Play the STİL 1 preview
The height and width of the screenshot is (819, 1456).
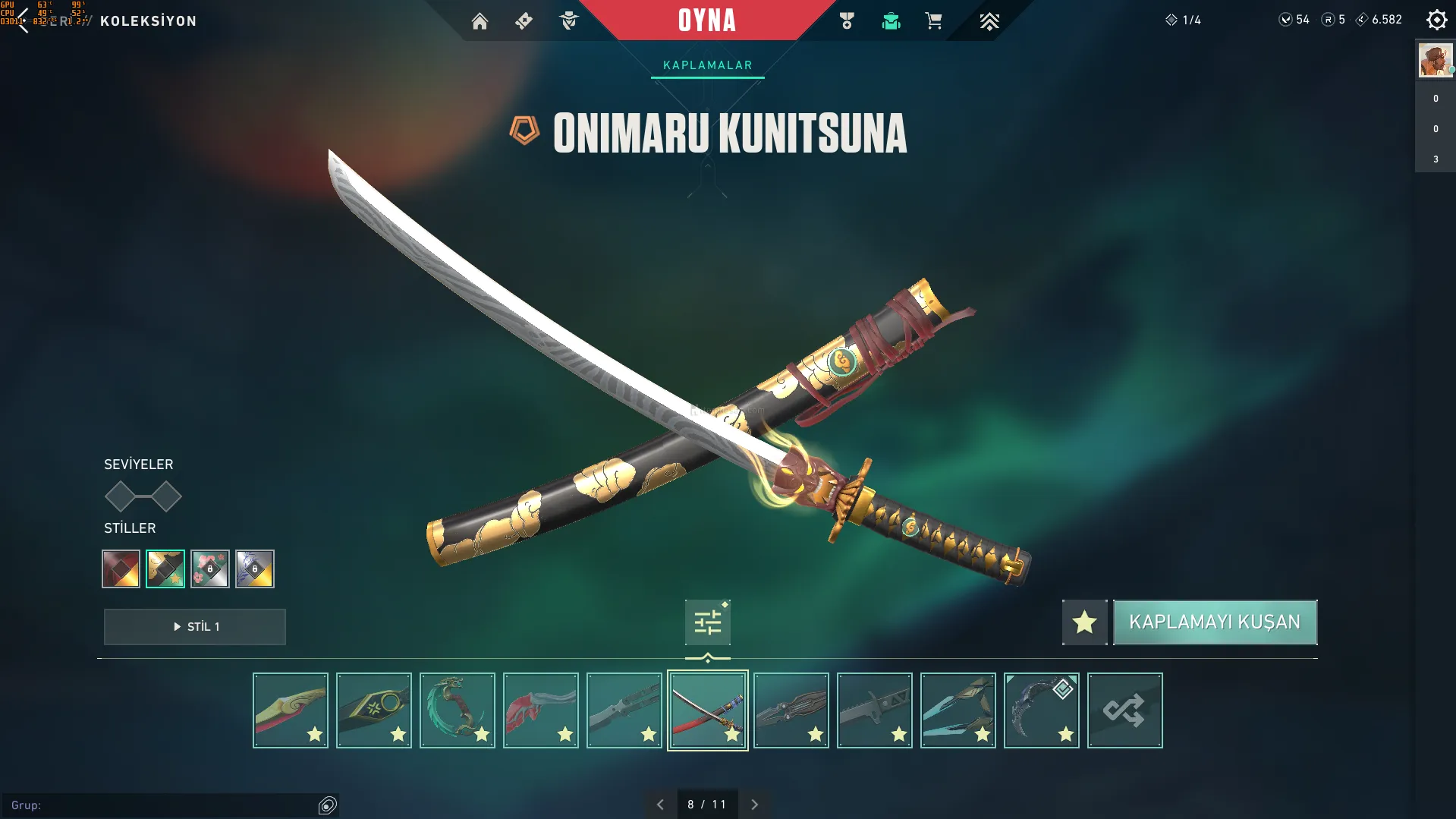tap(195, 627)
